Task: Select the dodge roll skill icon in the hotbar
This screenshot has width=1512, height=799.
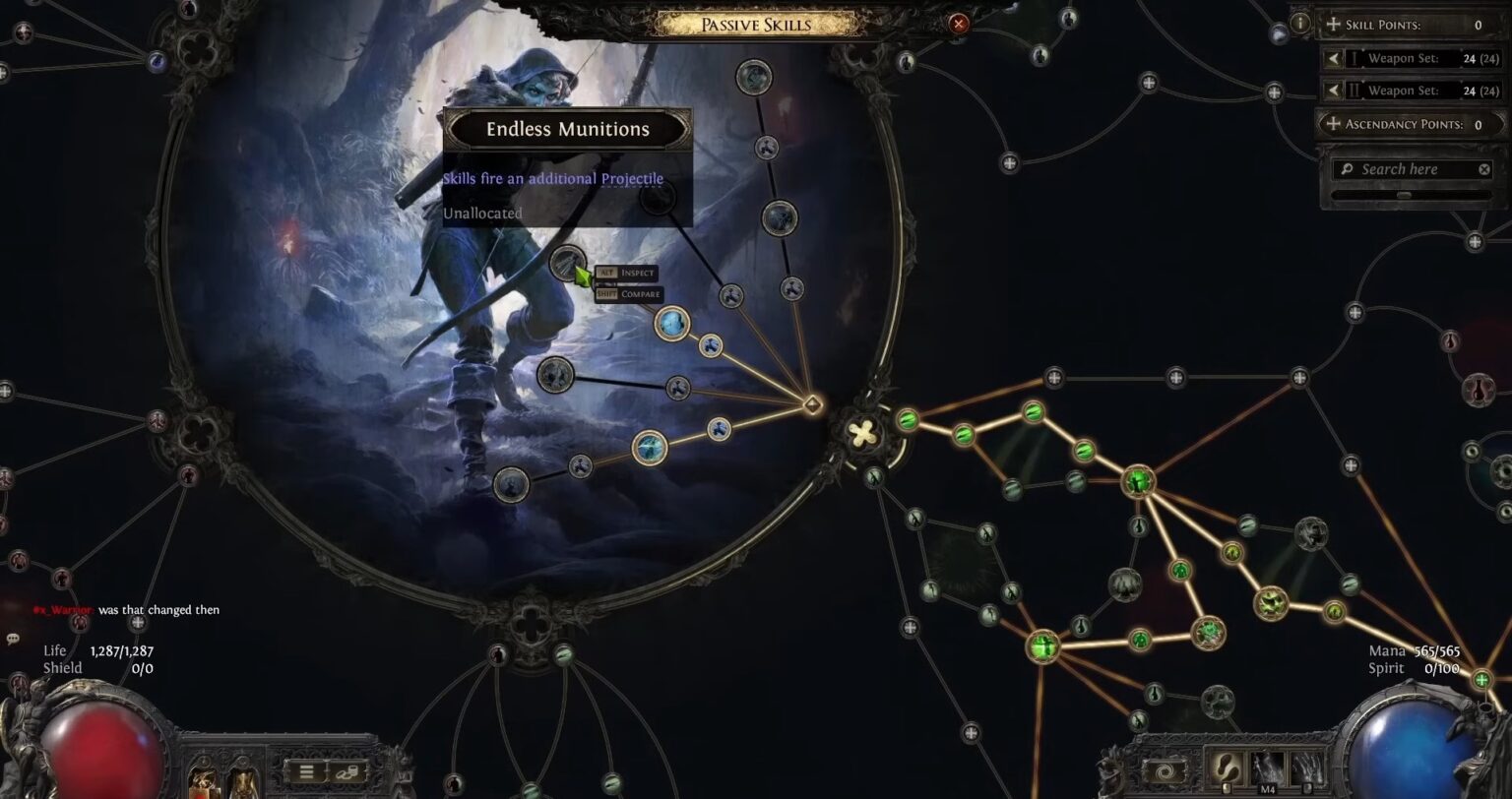Action: tap(1226, 767)
